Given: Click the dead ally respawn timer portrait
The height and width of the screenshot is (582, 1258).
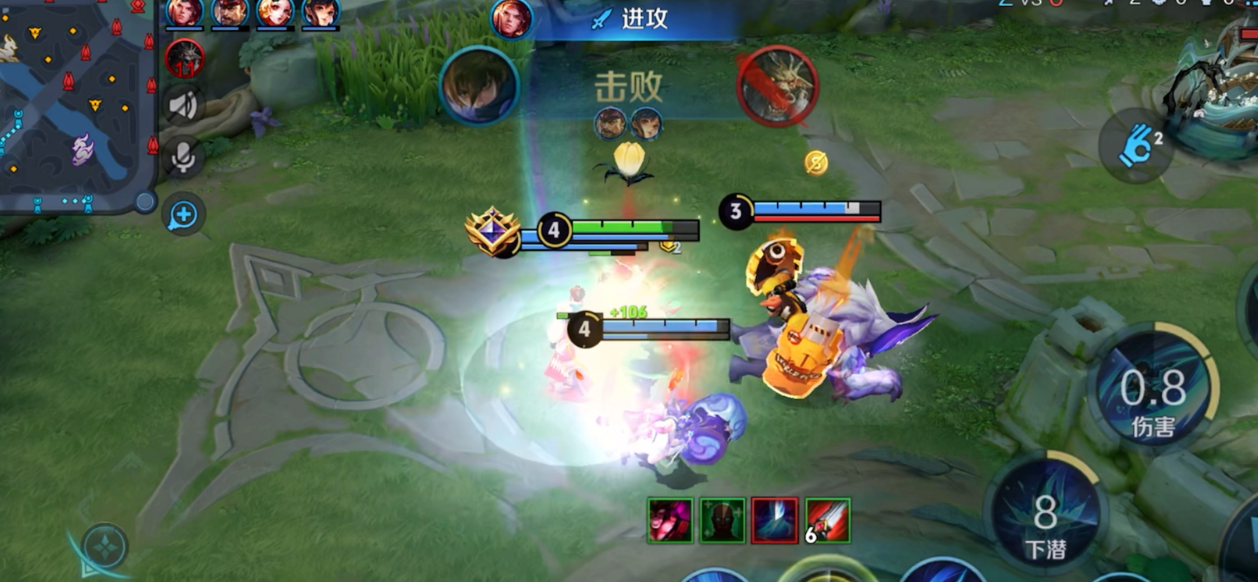Looking at the screenshot, I should click(x=184, y=58).
